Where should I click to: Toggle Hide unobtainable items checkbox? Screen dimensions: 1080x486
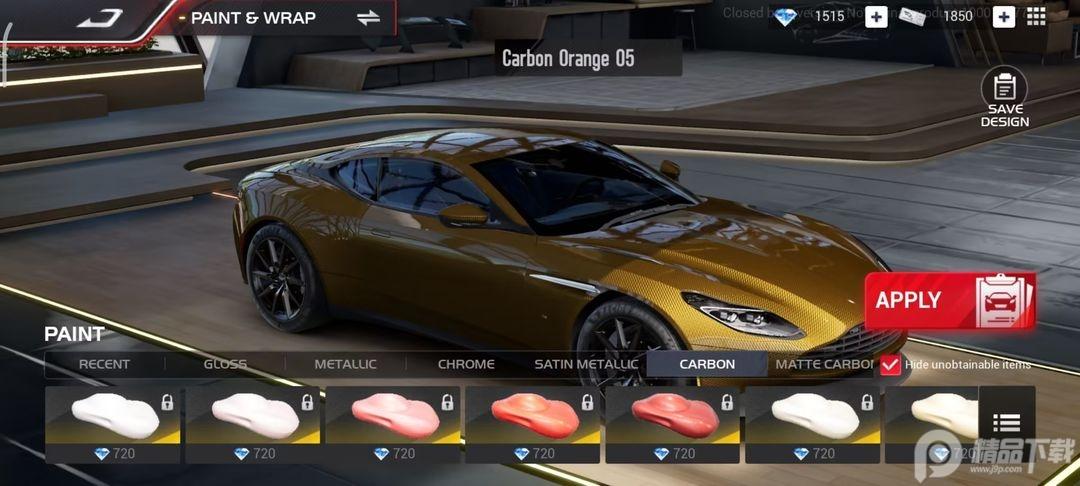coord(890,365)
